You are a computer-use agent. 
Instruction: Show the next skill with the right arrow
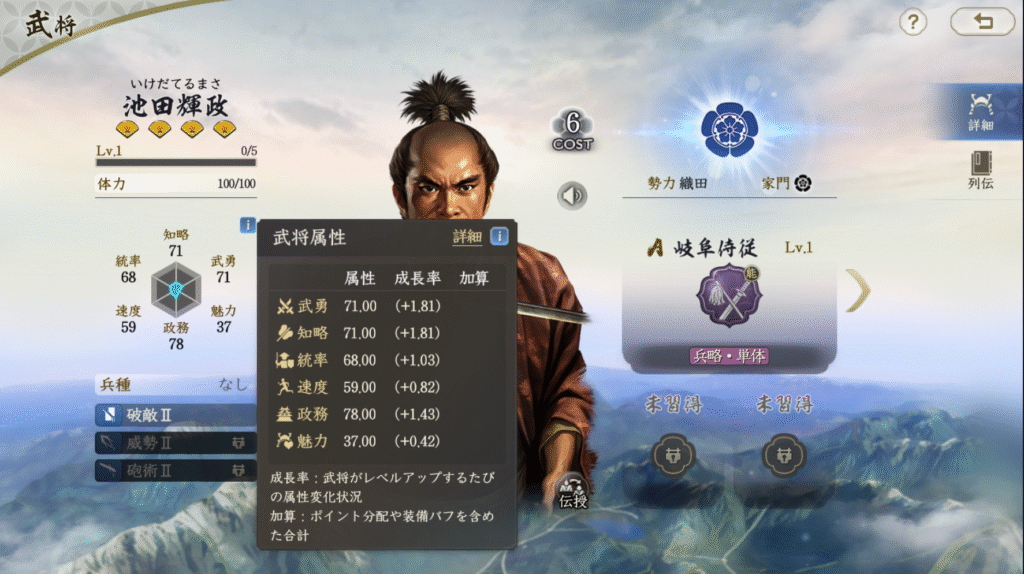pyautogui.click(x=858, y=291)
